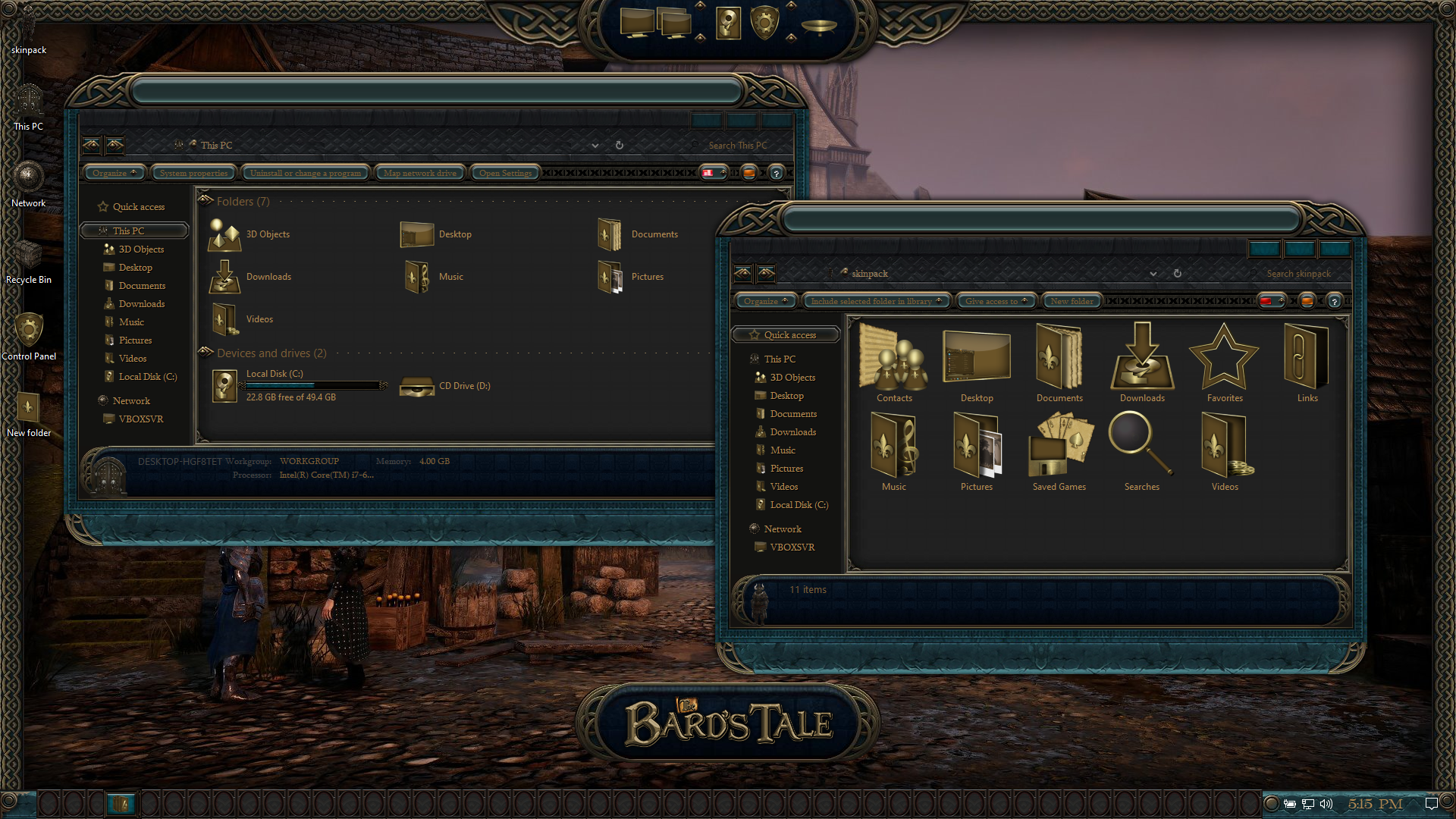Open the Recycle Bin desktop icon

pyautogui.click(x=28, y=258)
